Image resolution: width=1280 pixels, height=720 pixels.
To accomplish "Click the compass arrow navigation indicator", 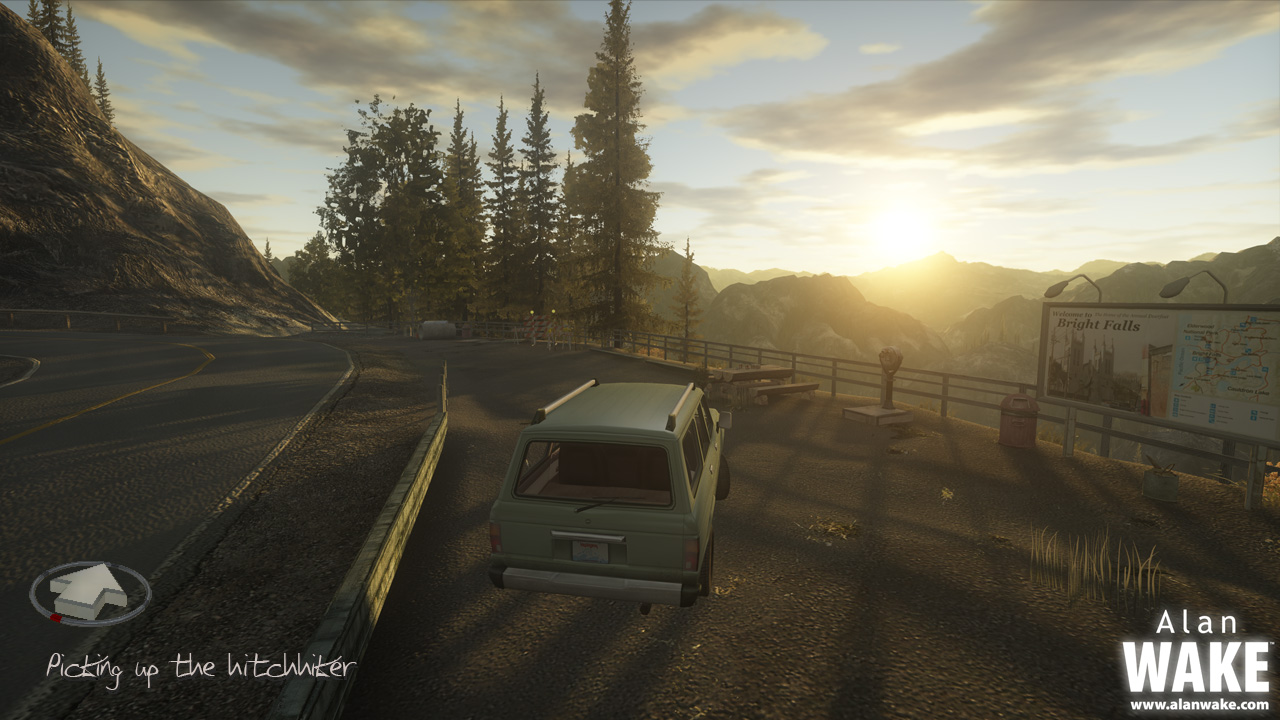I will 90,592.
